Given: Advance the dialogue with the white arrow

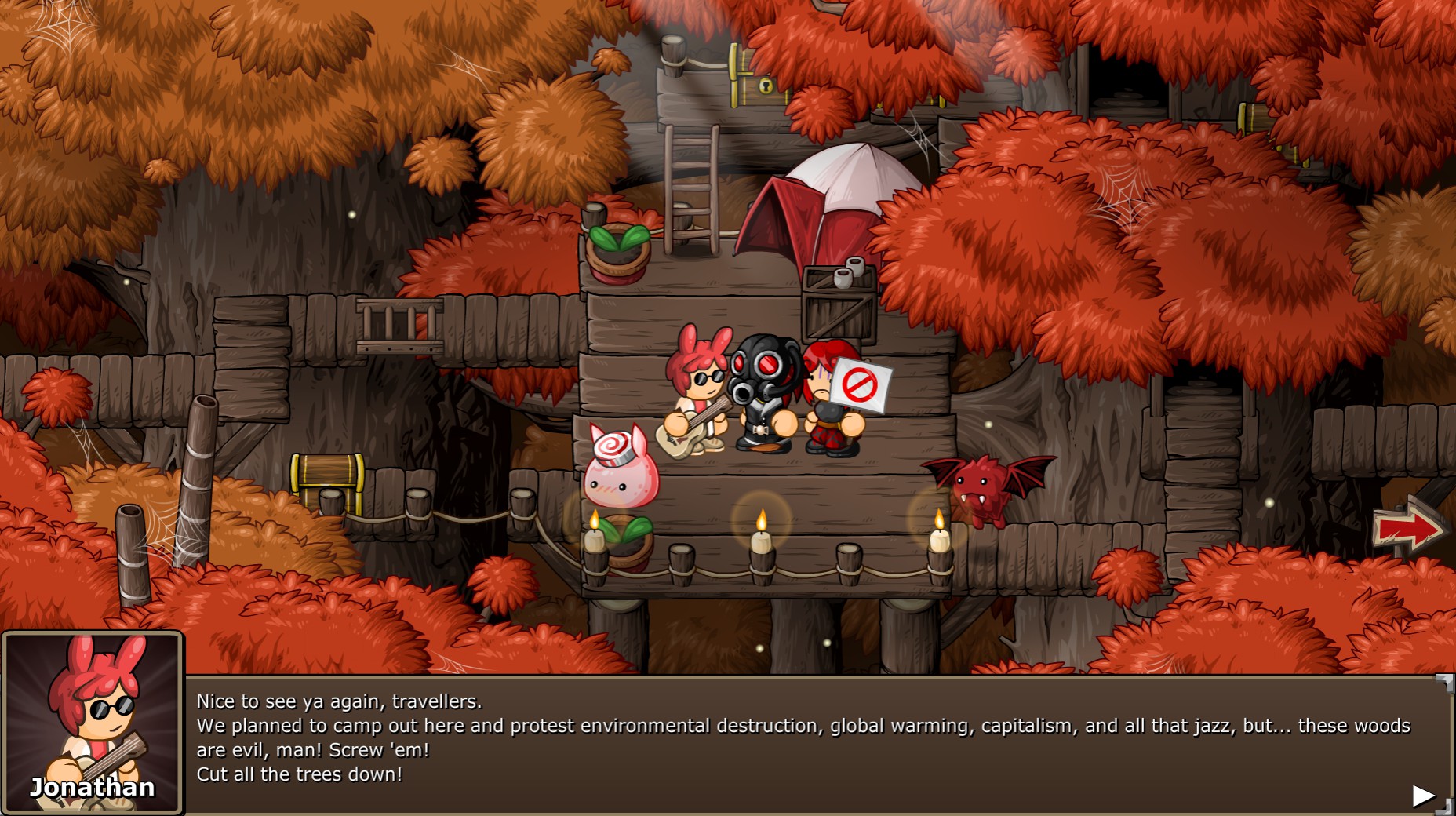Looking at the screenshot, I should pos(1422,796).
